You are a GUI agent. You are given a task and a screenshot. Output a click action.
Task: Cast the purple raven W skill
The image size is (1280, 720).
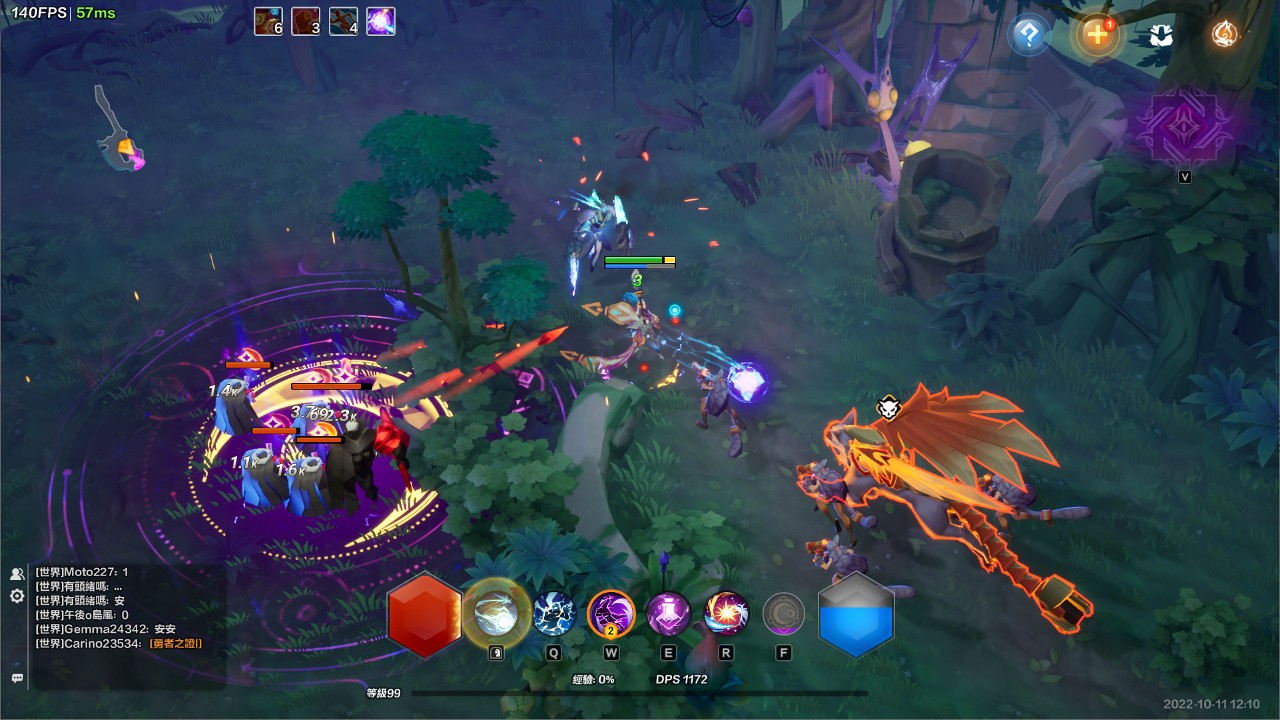click(x=611, y=613)
